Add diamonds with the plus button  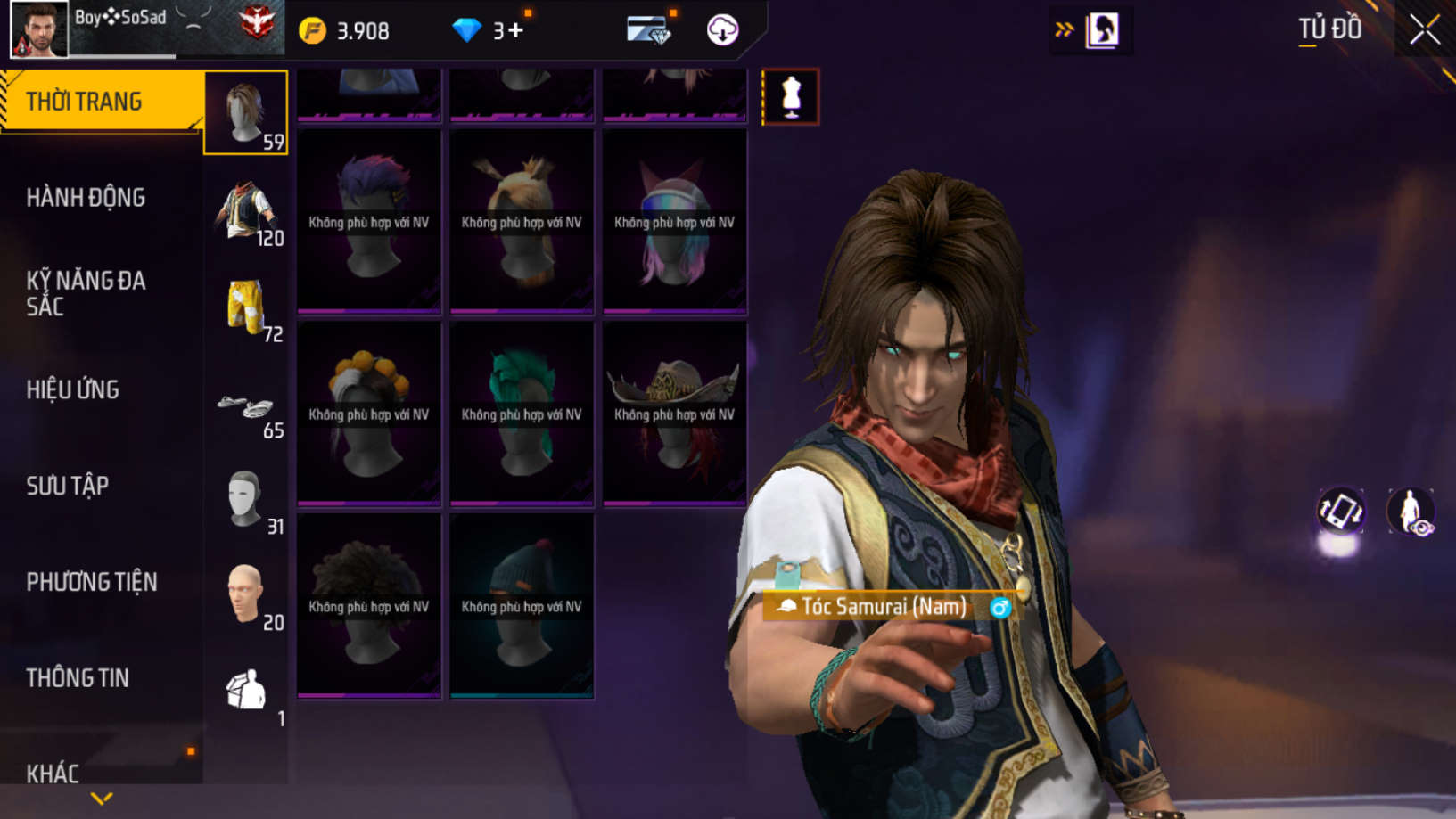point(516,31)
